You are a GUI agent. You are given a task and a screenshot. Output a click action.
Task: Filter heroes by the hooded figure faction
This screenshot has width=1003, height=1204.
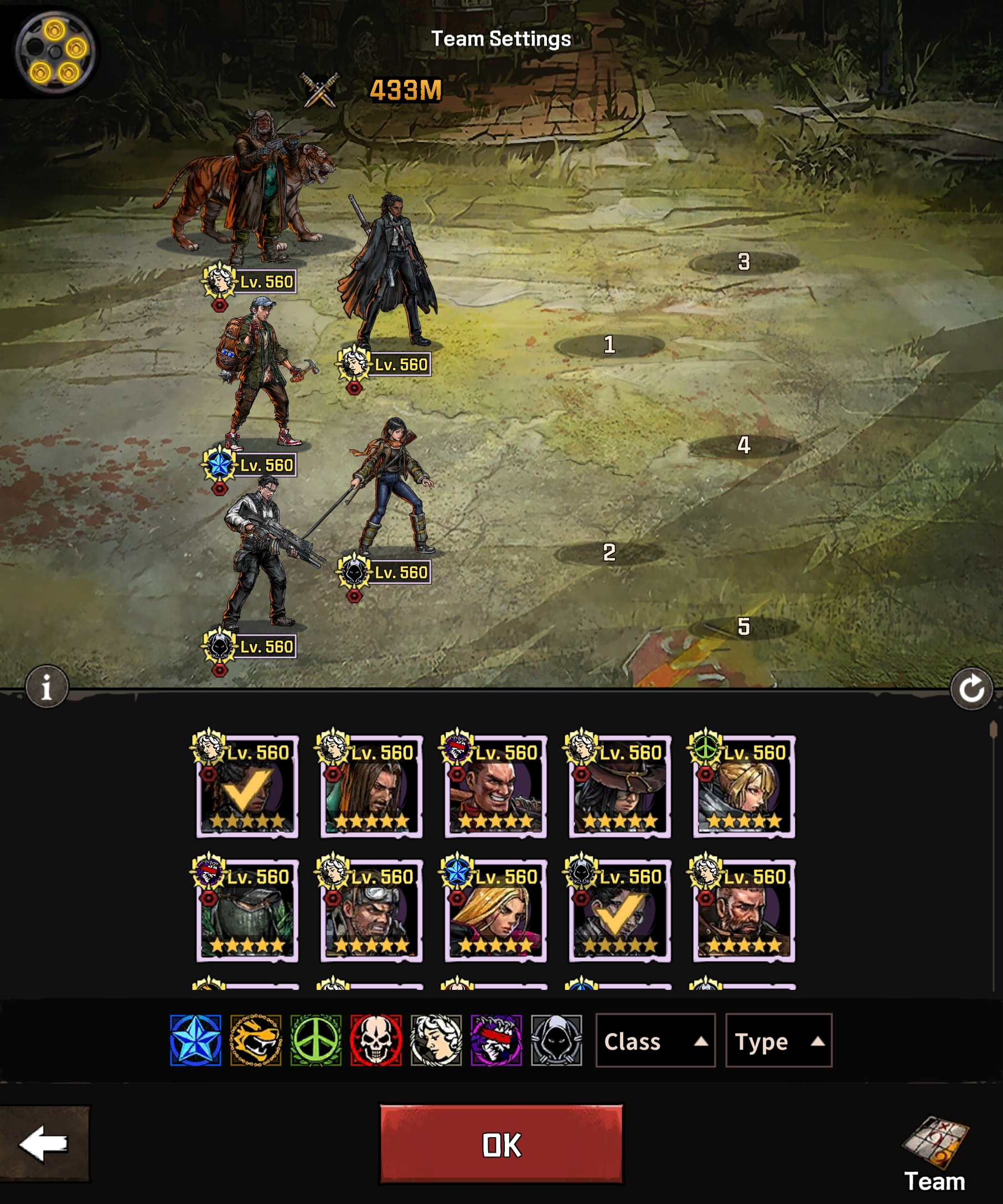[556, 1041]
